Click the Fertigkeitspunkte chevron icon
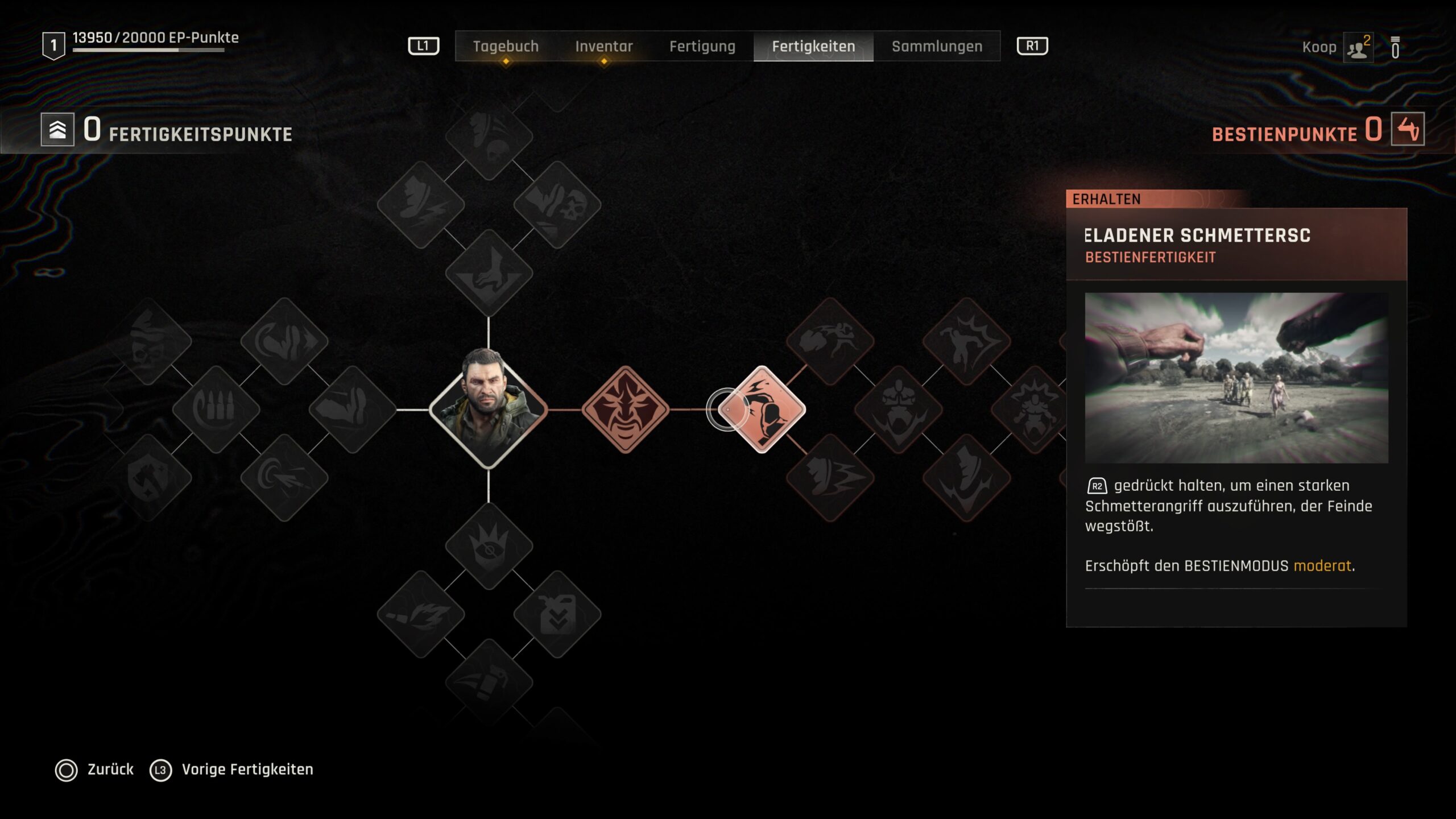The height and width of the screenshot is (819, 1456). pyautogui.click(x=57, y=130)
